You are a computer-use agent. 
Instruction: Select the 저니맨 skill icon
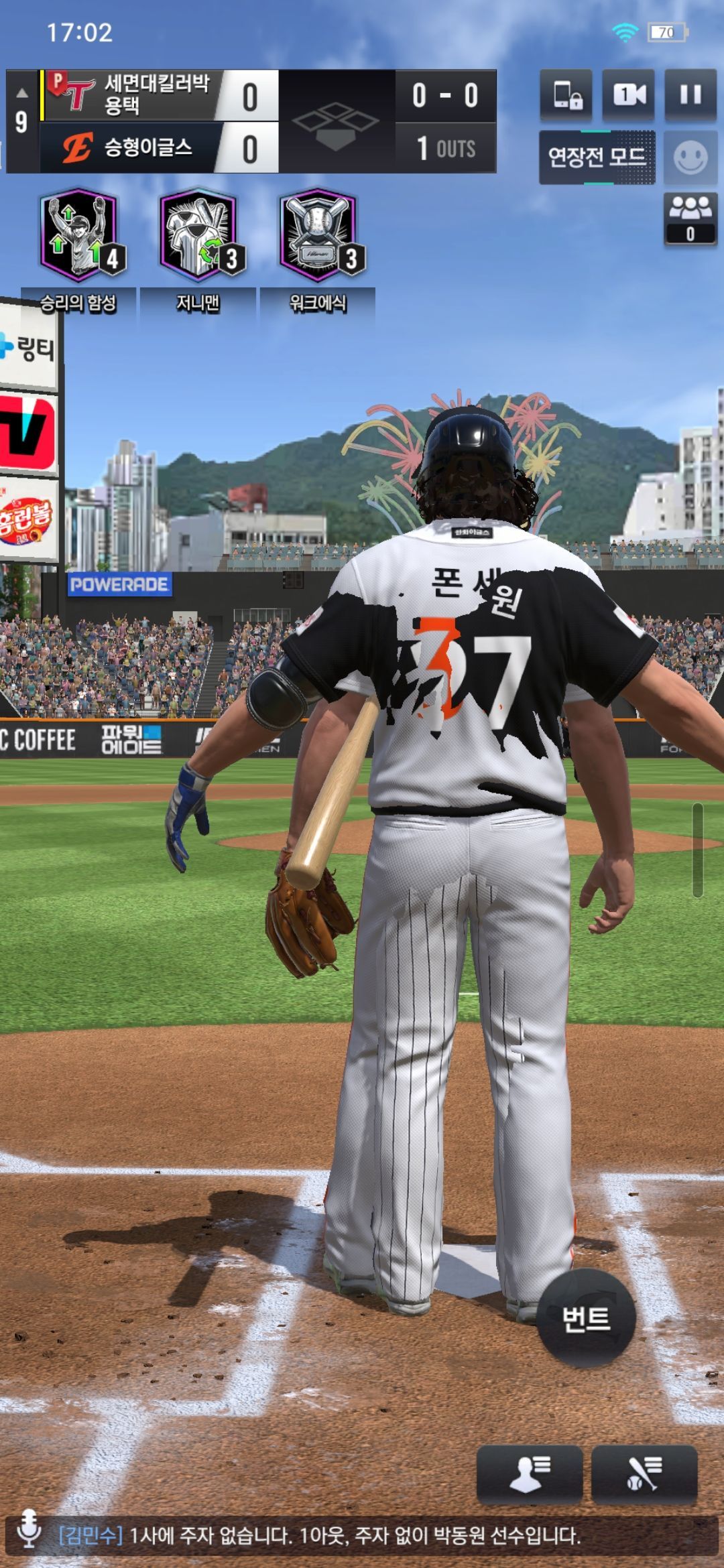click(x=198, y=236)
